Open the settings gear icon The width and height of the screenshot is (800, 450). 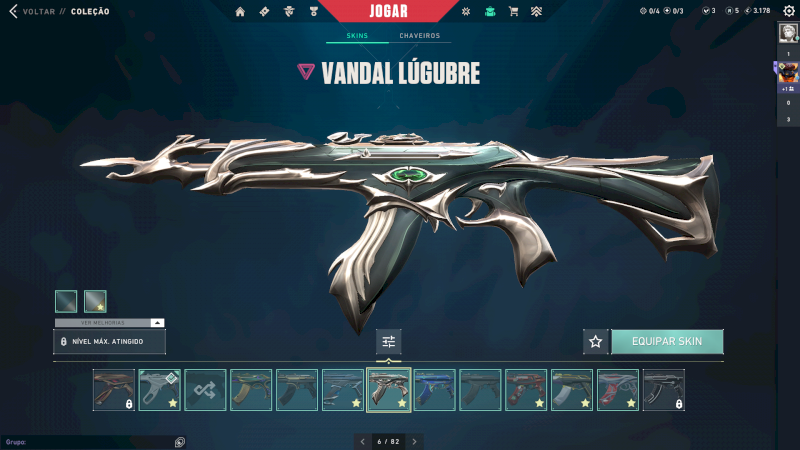coord(788,11)
